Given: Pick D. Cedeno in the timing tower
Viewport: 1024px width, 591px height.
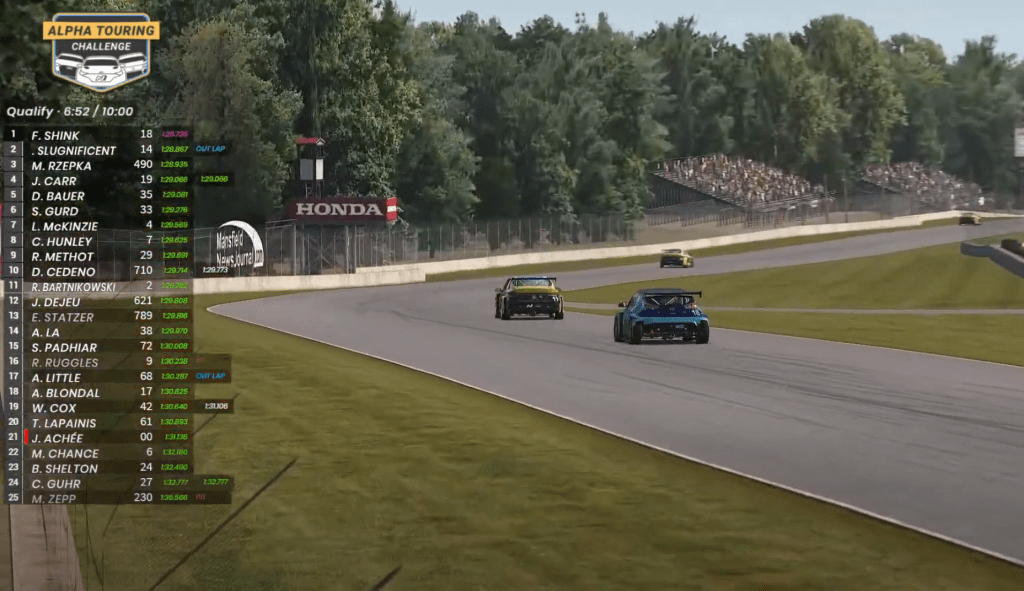Looking at the screenshot, I should (63, 271).
